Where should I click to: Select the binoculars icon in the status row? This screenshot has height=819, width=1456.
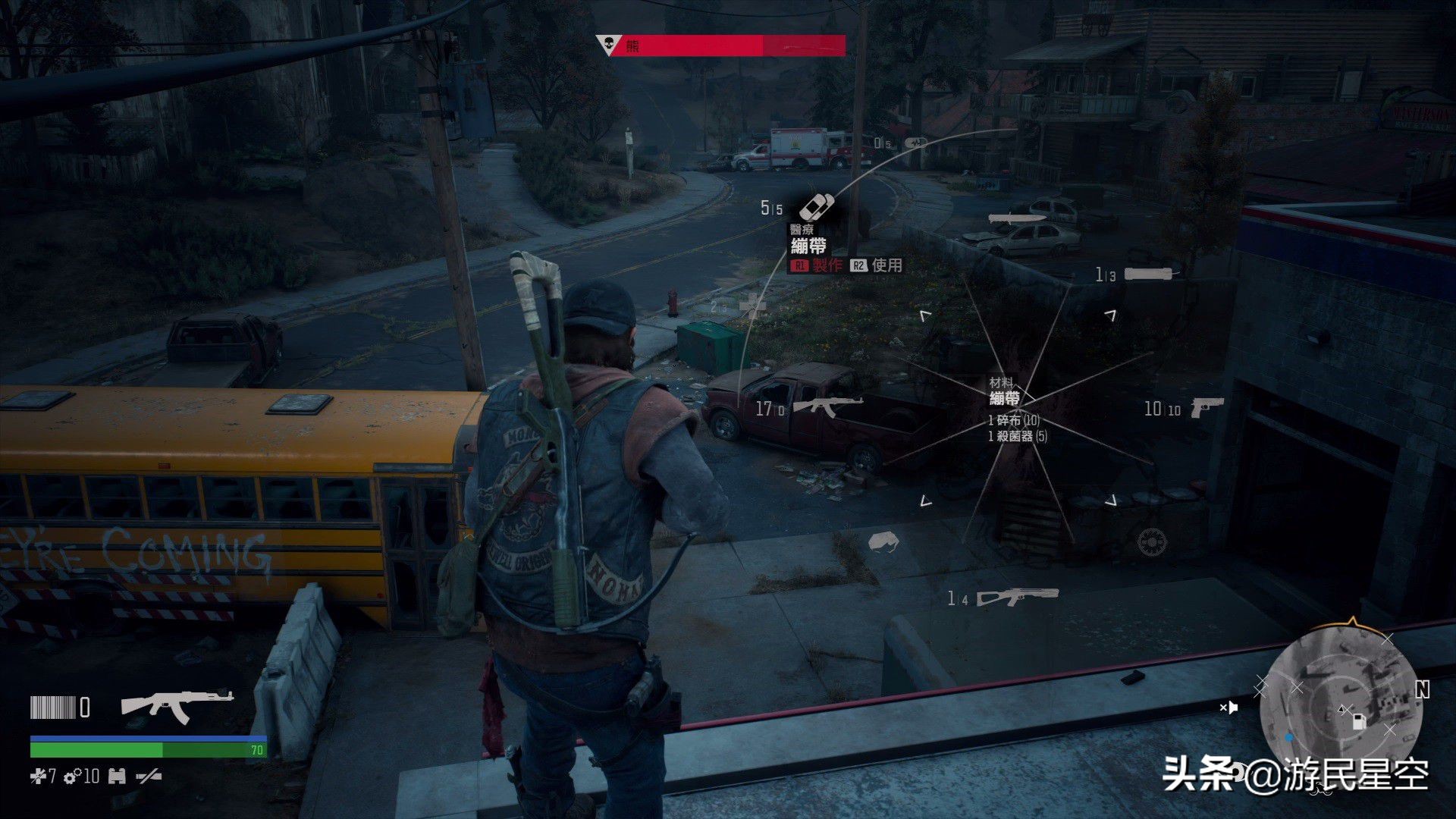117,776
